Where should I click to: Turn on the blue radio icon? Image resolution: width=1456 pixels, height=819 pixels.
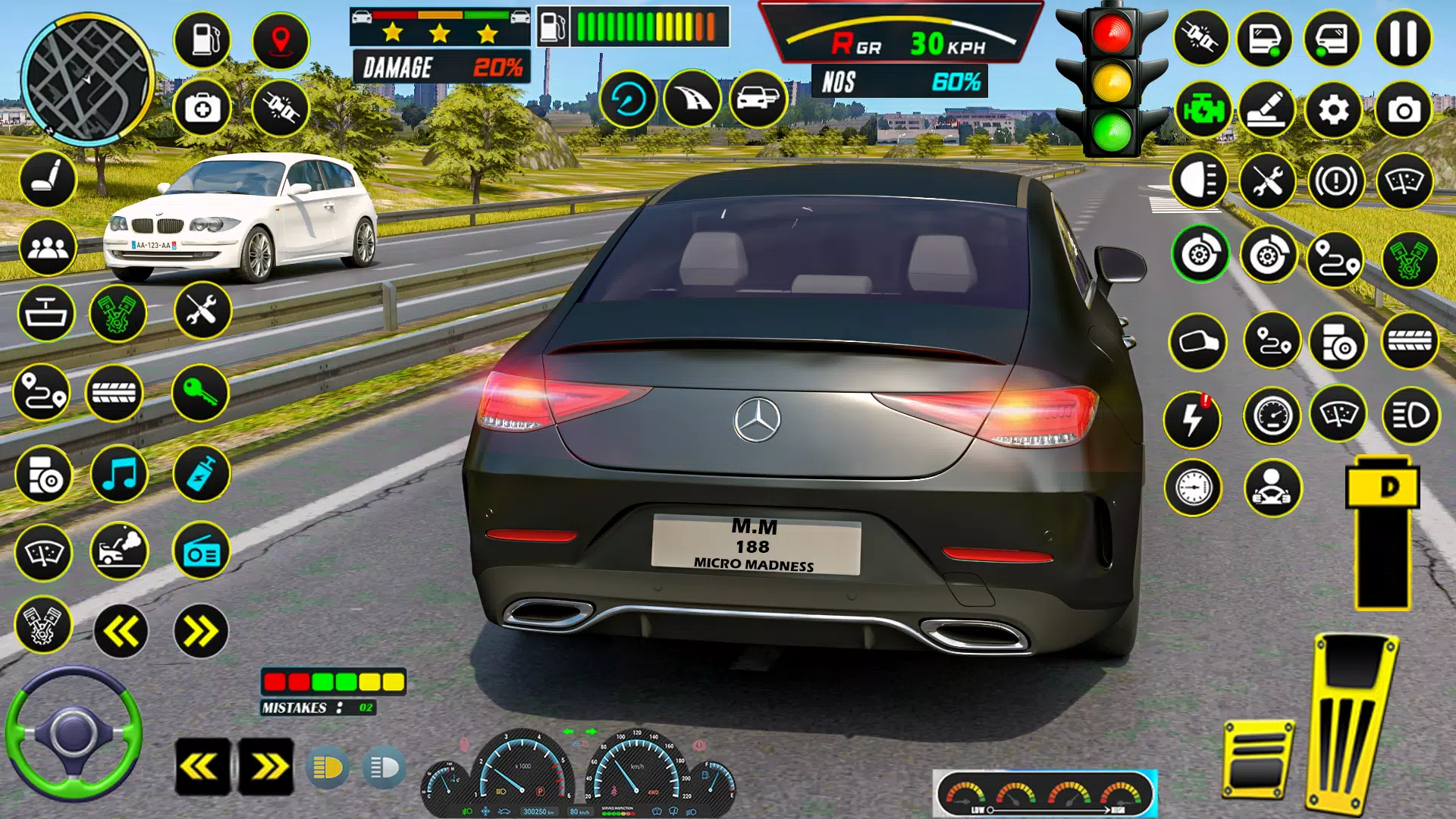coord(201,552)
